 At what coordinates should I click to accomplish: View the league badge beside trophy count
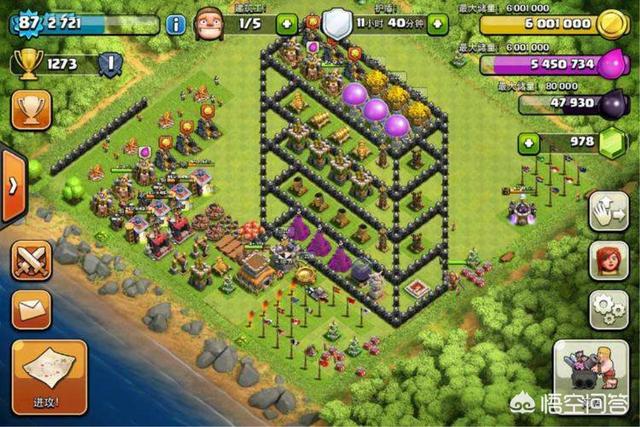tap(111, 65)
